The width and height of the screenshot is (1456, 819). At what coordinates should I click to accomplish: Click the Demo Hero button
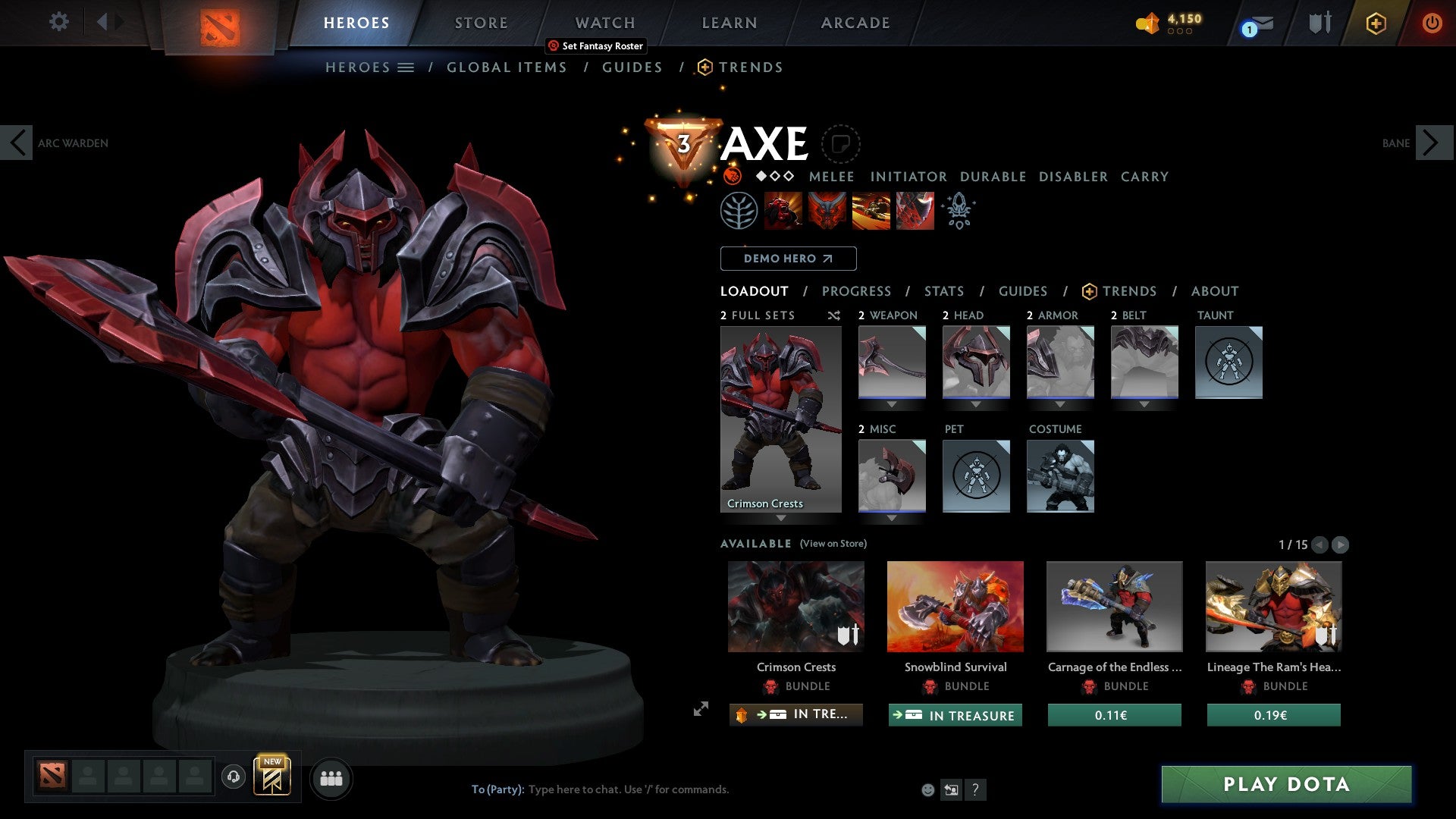(x=788, y=258)
